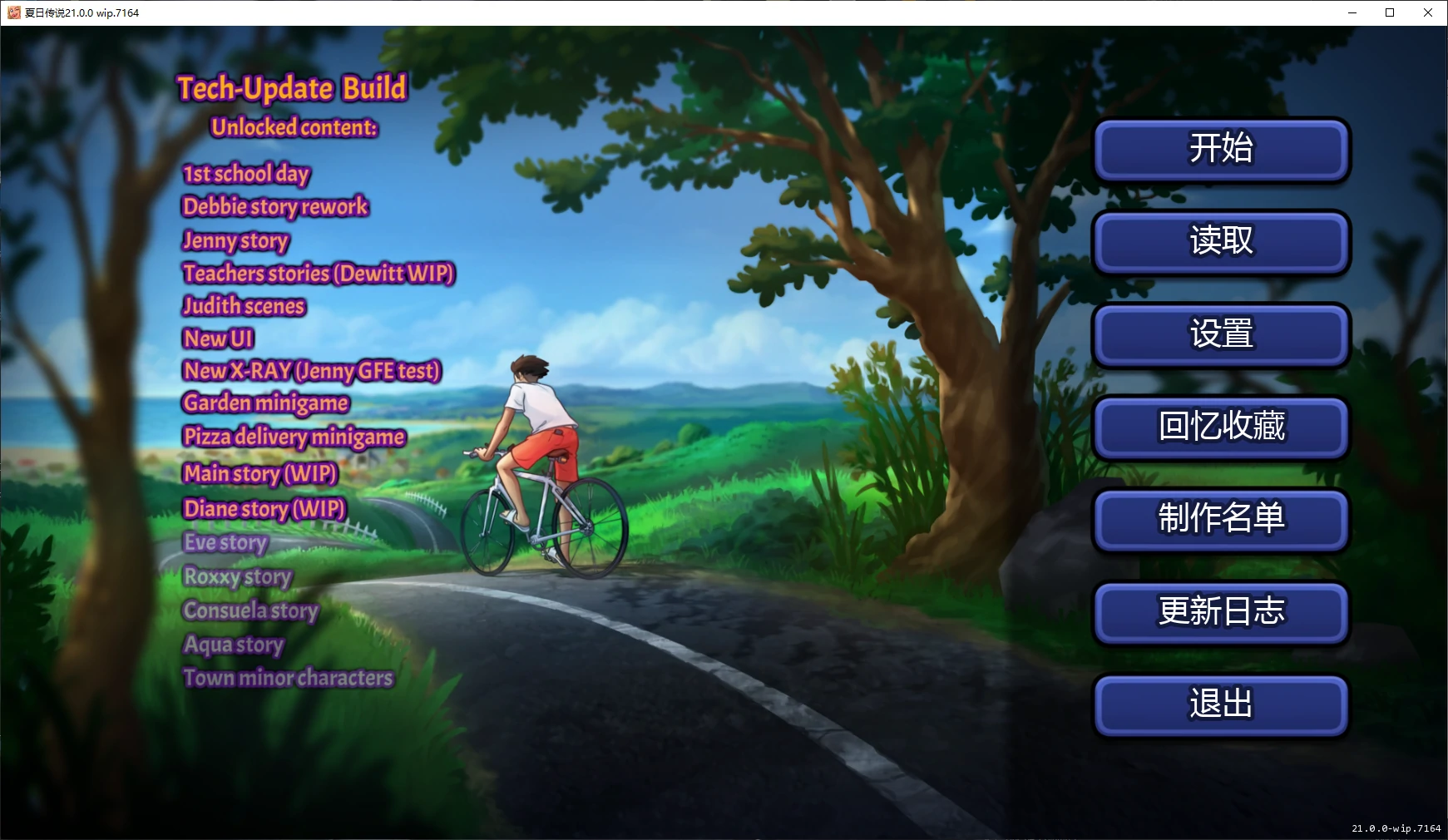The height and width of the screenshot is (840, 1448).
Task: Select the Judith scenes entry
Action: 244,306
